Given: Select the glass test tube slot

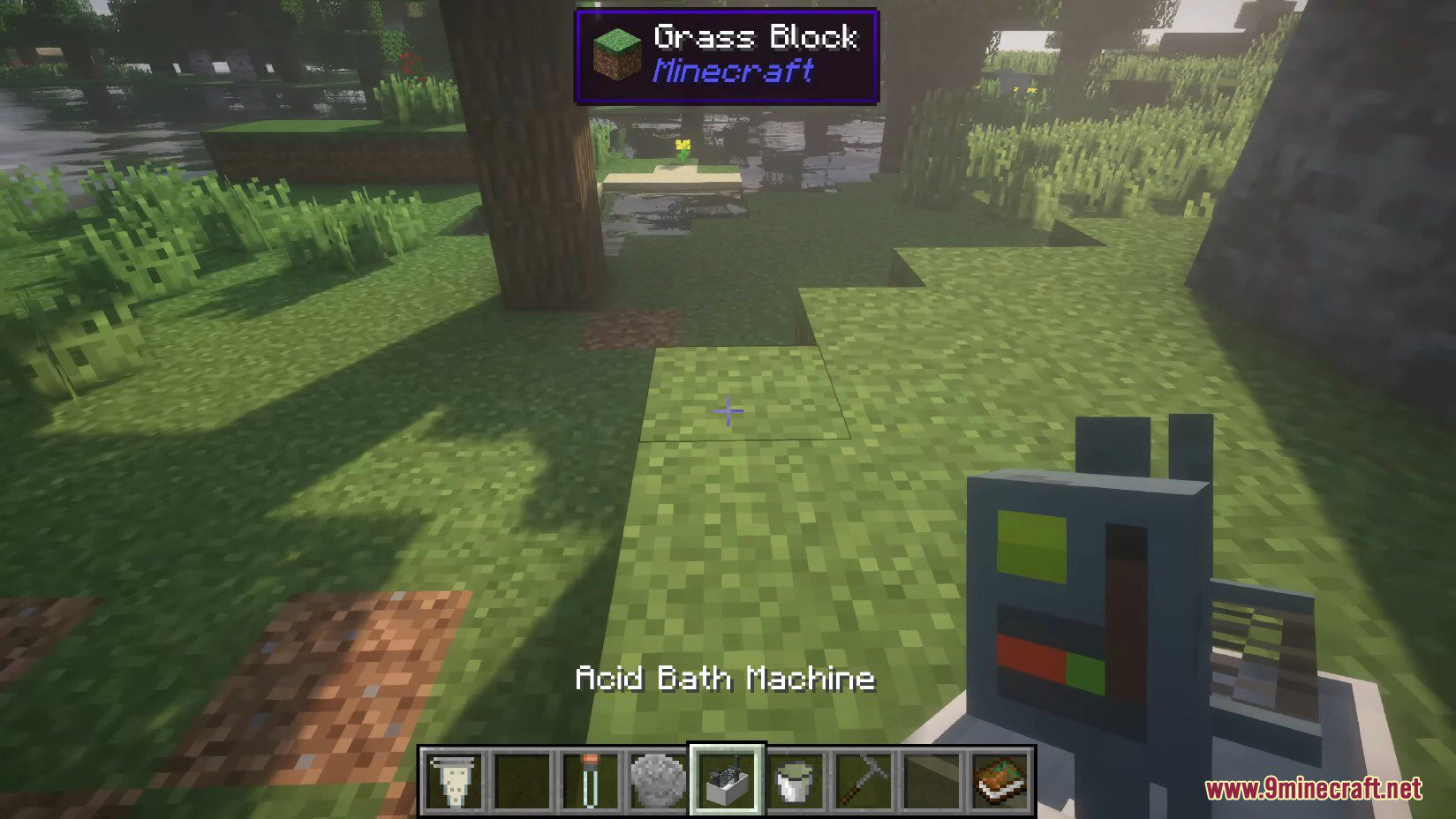Looking at the screenshot, I should [590, 780].
